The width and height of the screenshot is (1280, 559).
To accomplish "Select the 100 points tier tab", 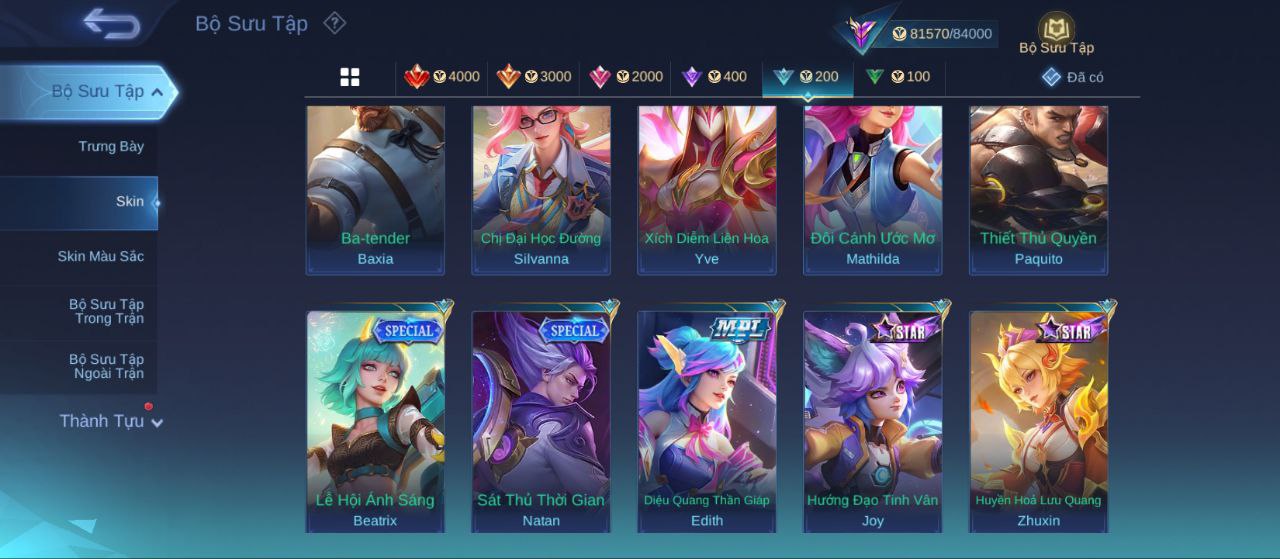I will (898, 77).
